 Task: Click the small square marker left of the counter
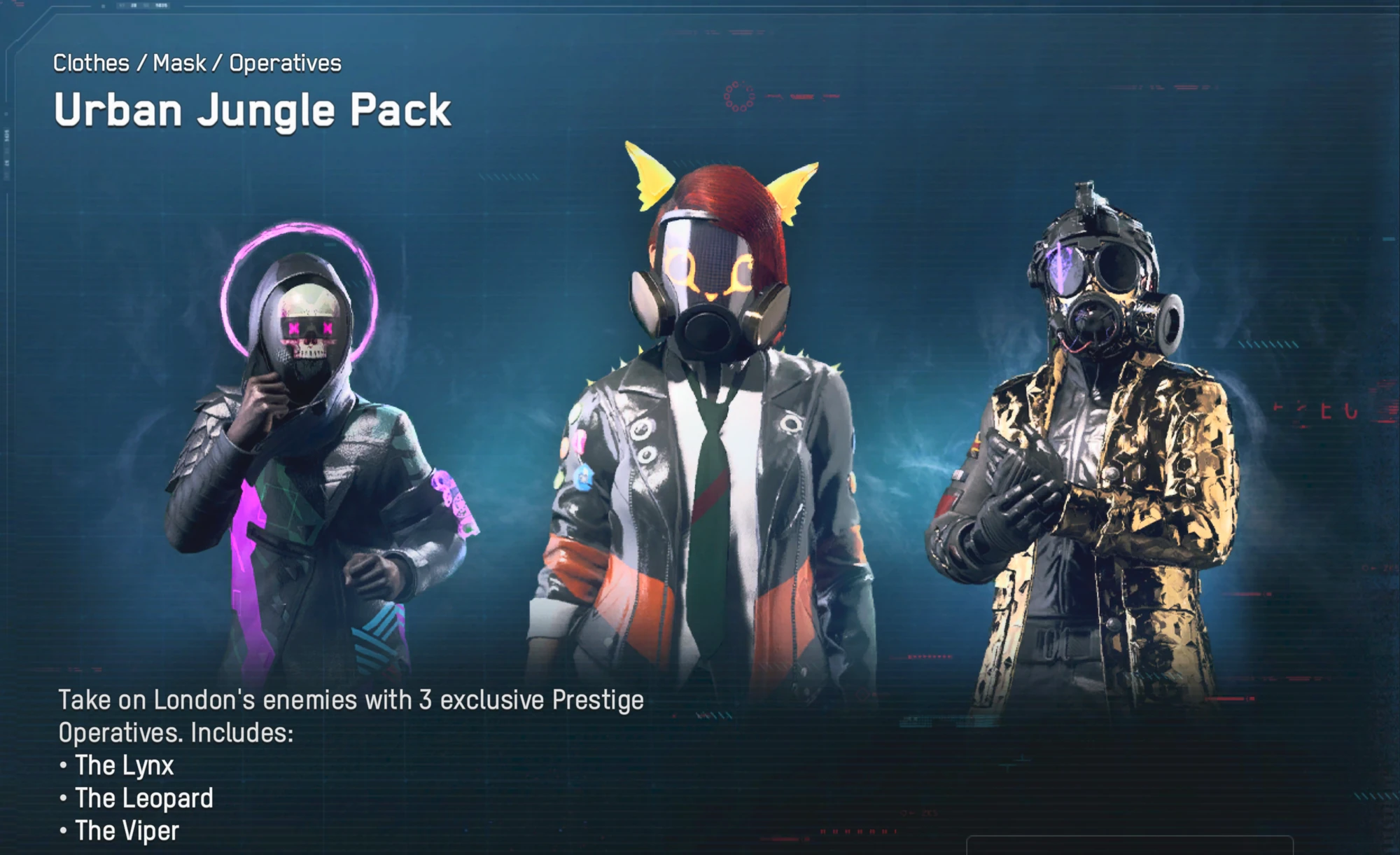click(x=103, y=6)
